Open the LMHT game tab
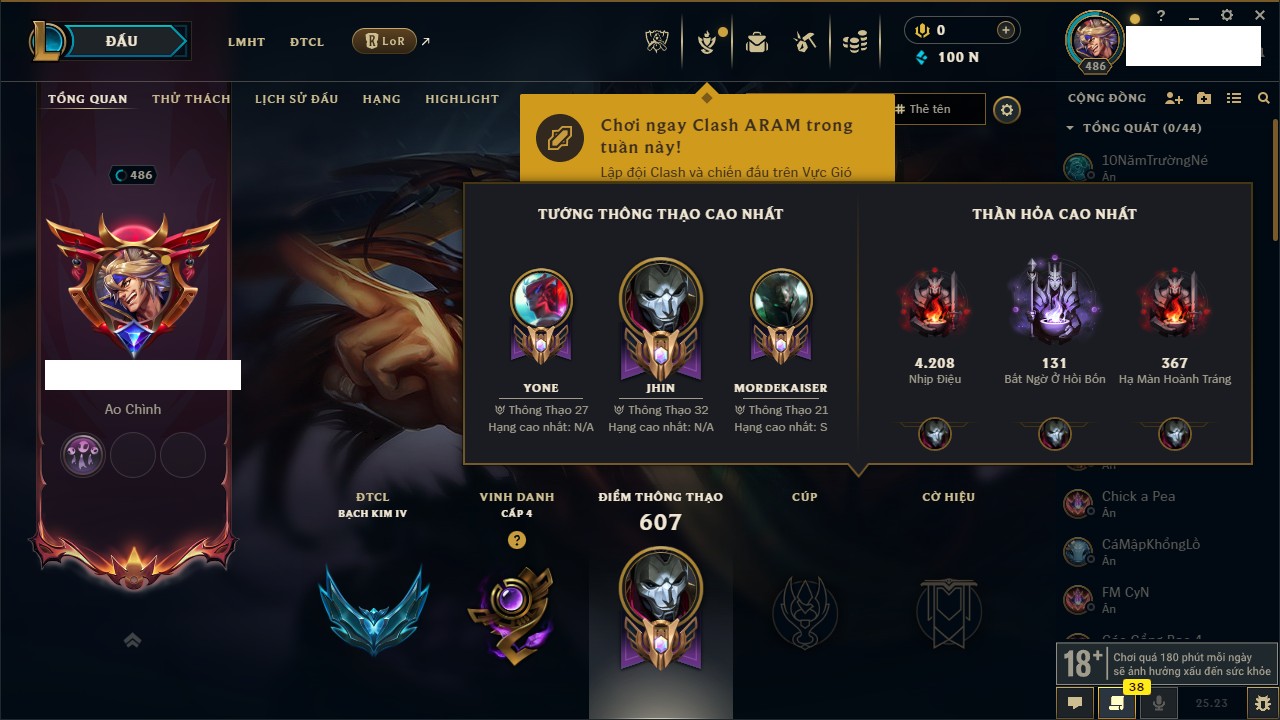The width and height of the screenshot is (1280, 720). tap(246, 42)
